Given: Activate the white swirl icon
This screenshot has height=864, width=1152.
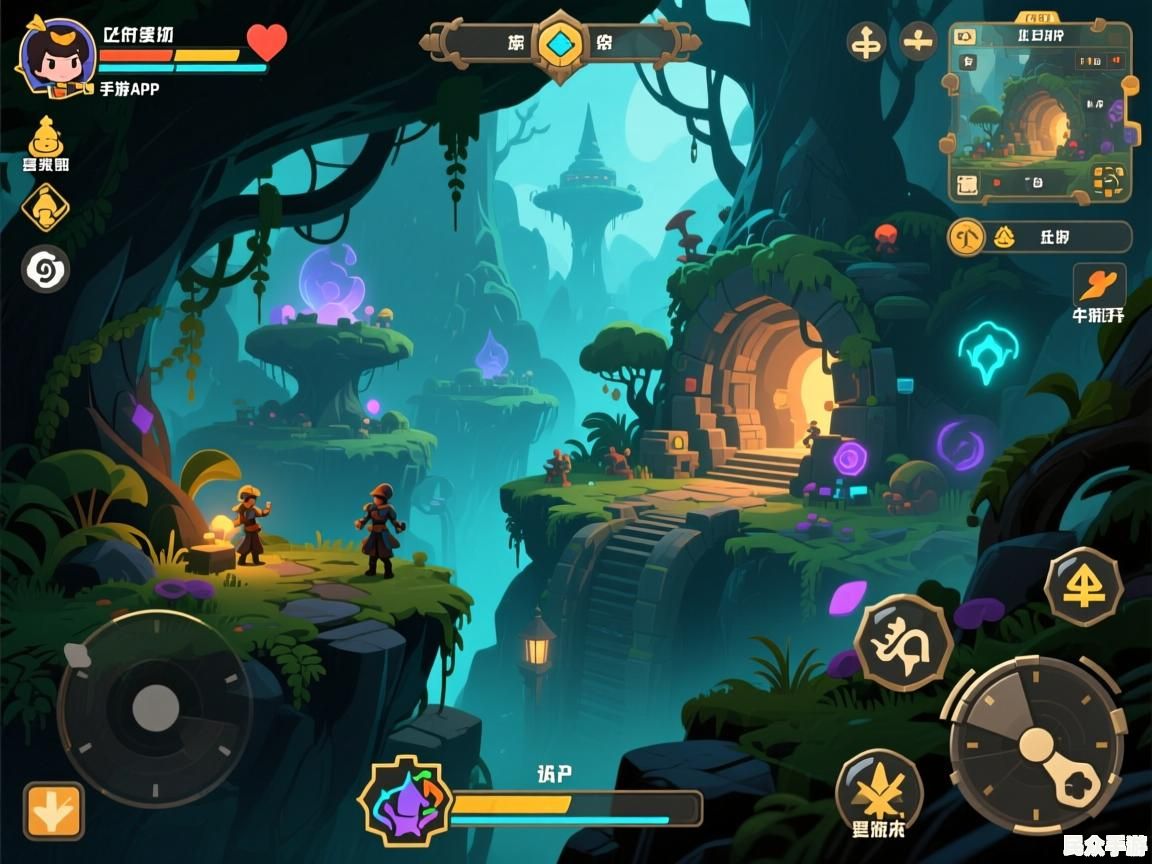Looking at the screenshot, I should 46,269.
